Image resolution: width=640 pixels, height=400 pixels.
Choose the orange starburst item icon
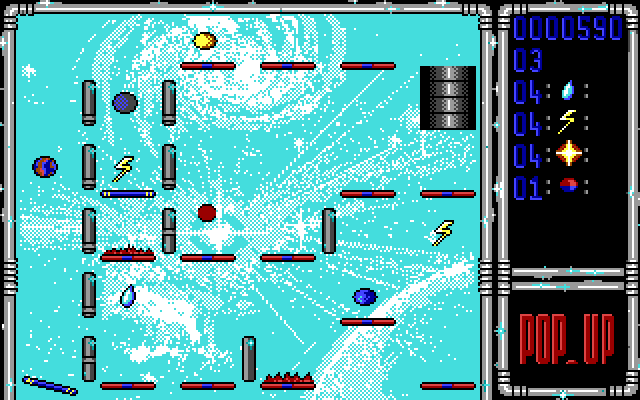click(x=568, y=153)
